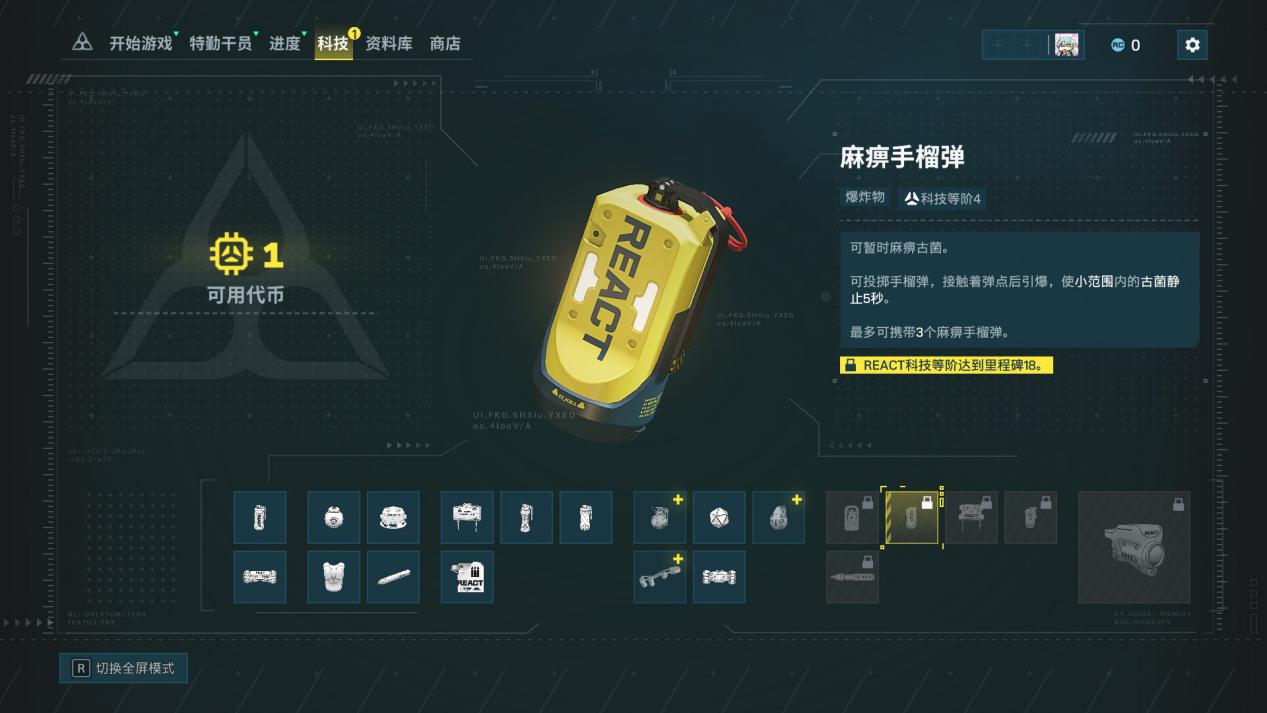Open the 商店 shop tab
The height and width of the screenshot is (713, 1267).
[445, 44]
